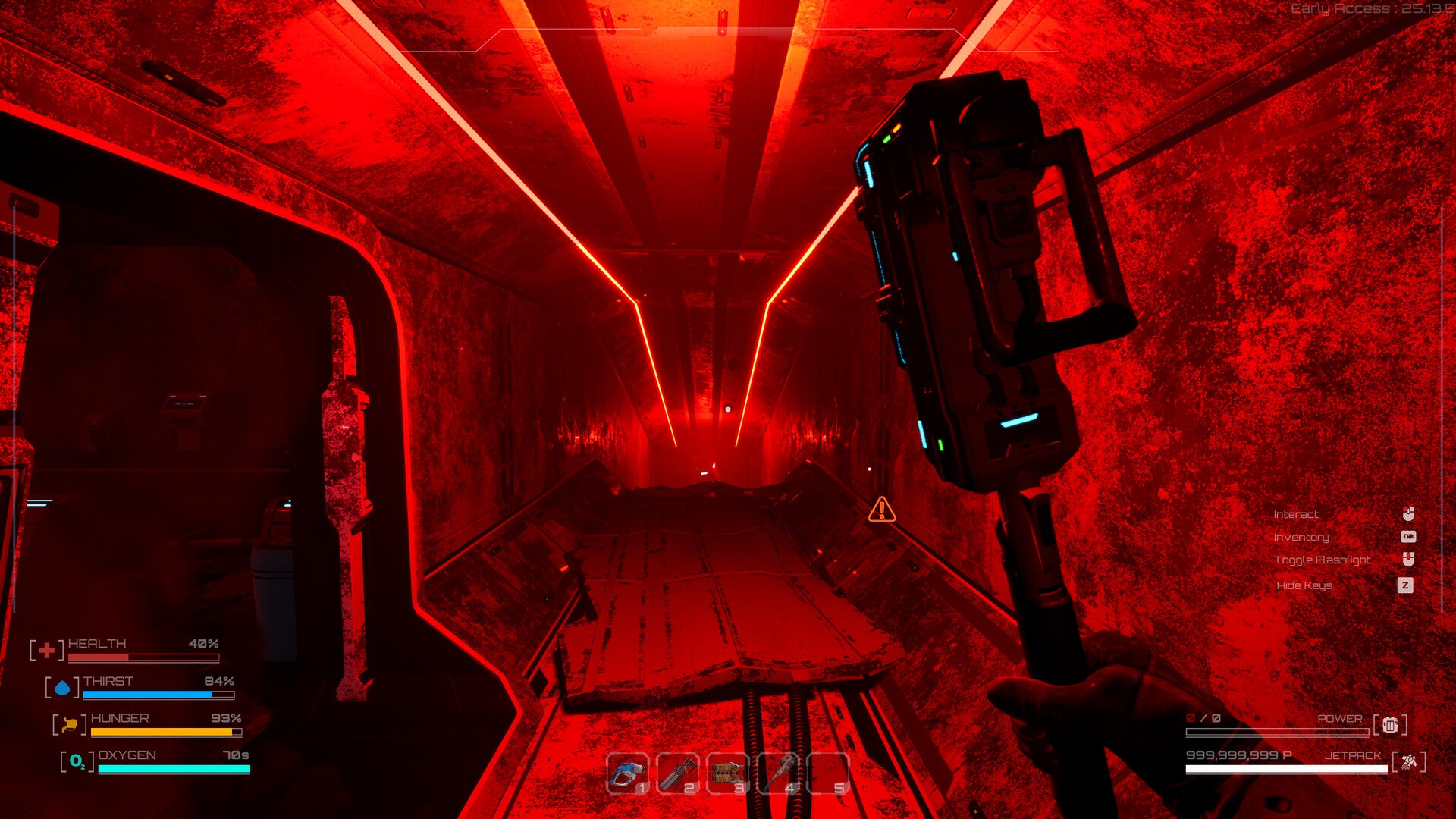Select the hammer tool in hotbar slot 4
The height and width of the screenshot is (819, 1456).
tap(778, 774)
